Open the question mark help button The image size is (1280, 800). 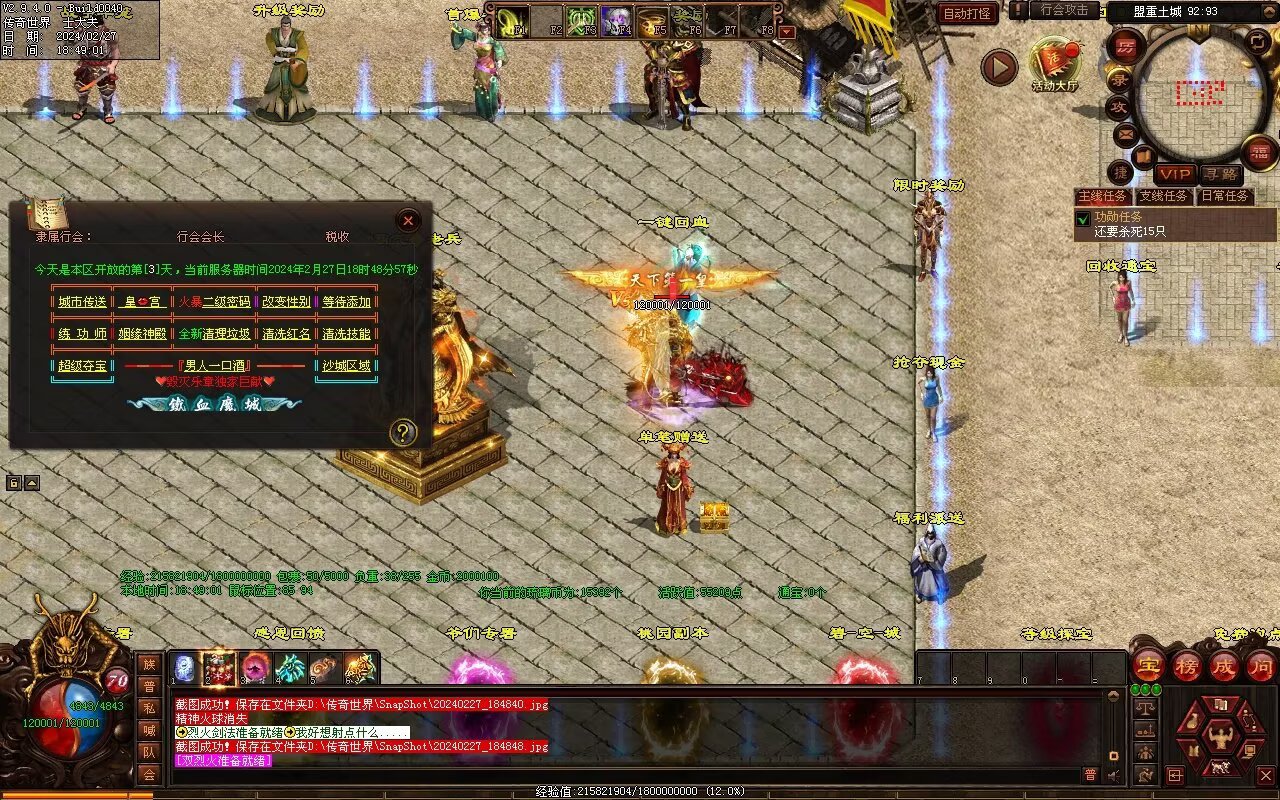pyautogui.click(x=403, y=432)
